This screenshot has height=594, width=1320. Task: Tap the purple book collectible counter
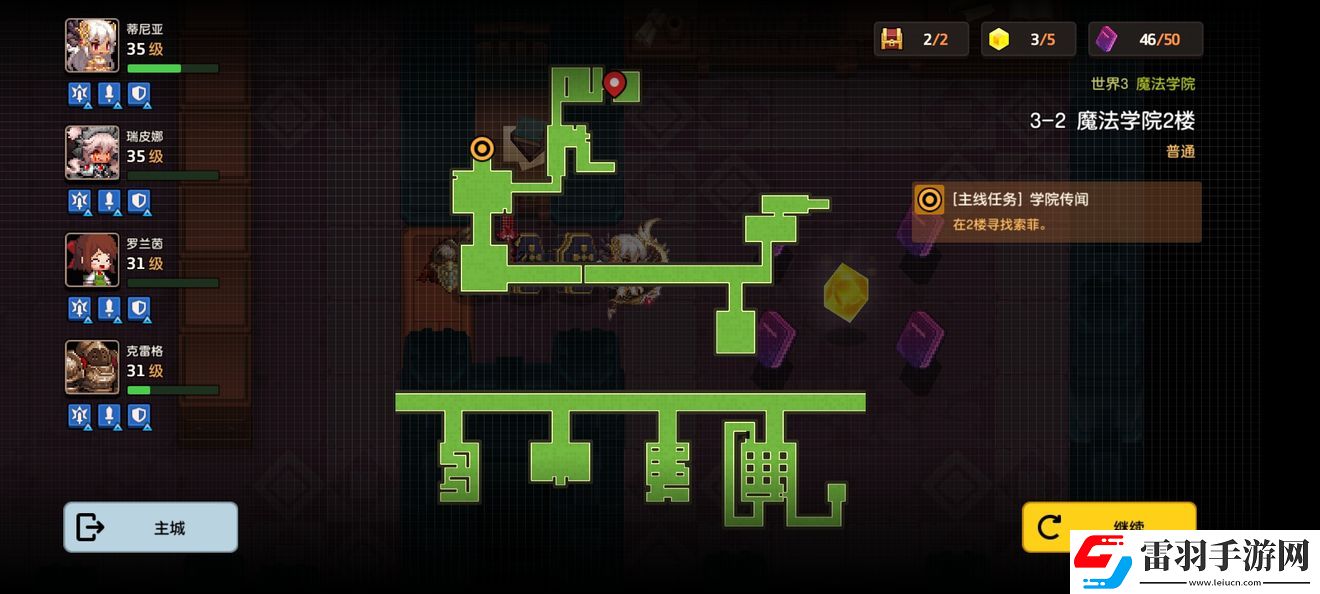[1106, 40]
